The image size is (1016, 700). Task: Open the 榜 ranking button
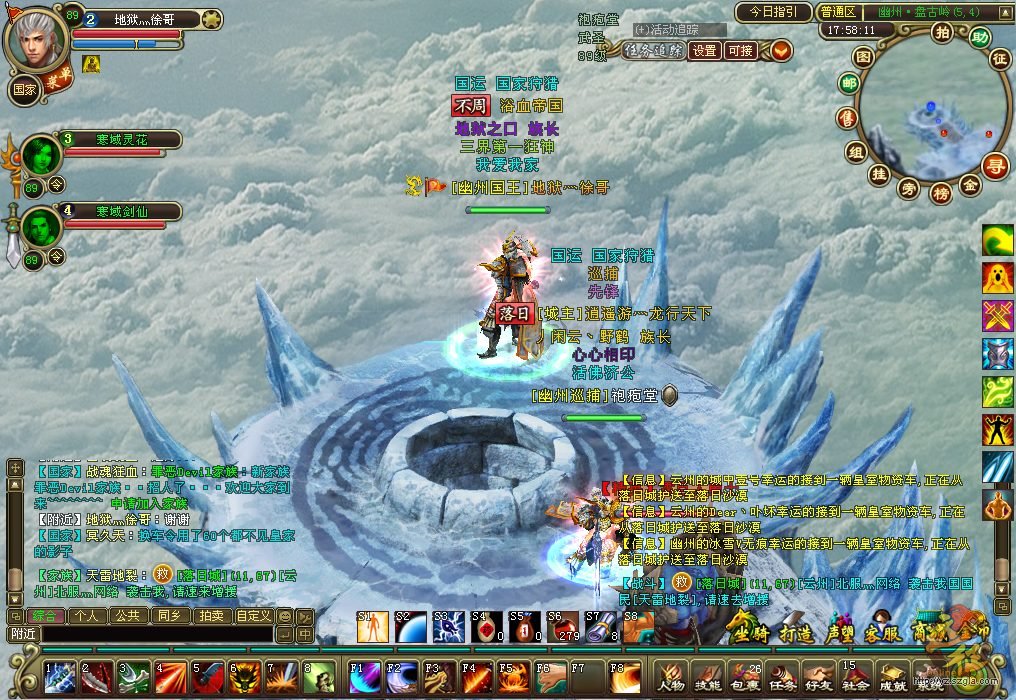[939, 193]
